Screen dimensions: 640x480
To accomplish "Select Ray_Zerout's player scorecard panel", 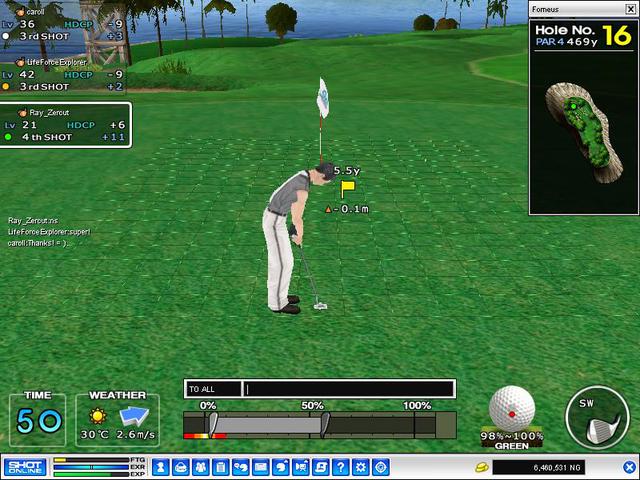I will click(x=63, y=125).
